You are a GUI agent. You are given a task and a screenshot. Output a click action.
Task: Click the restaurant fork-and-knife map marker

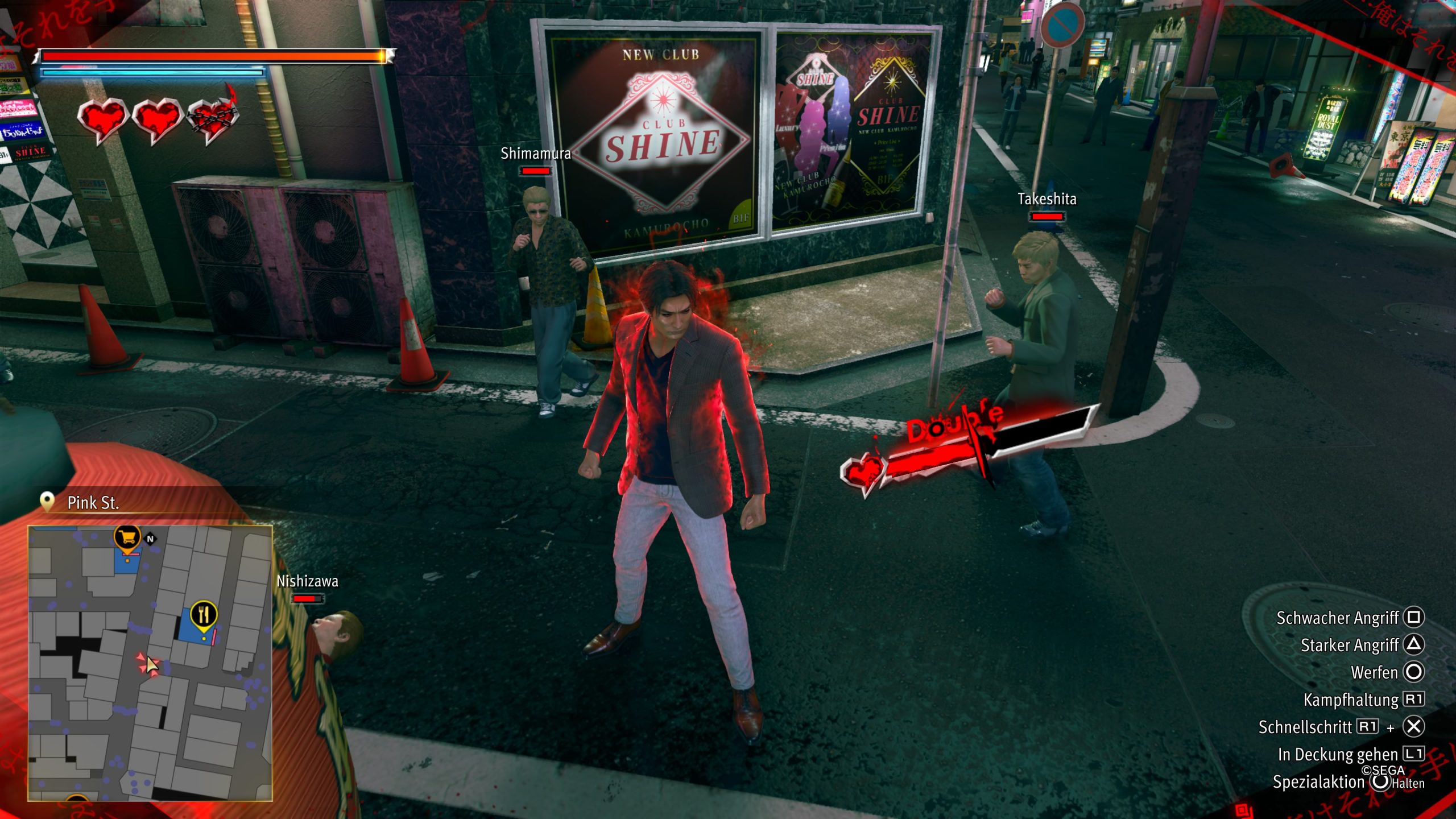(203, 614)
